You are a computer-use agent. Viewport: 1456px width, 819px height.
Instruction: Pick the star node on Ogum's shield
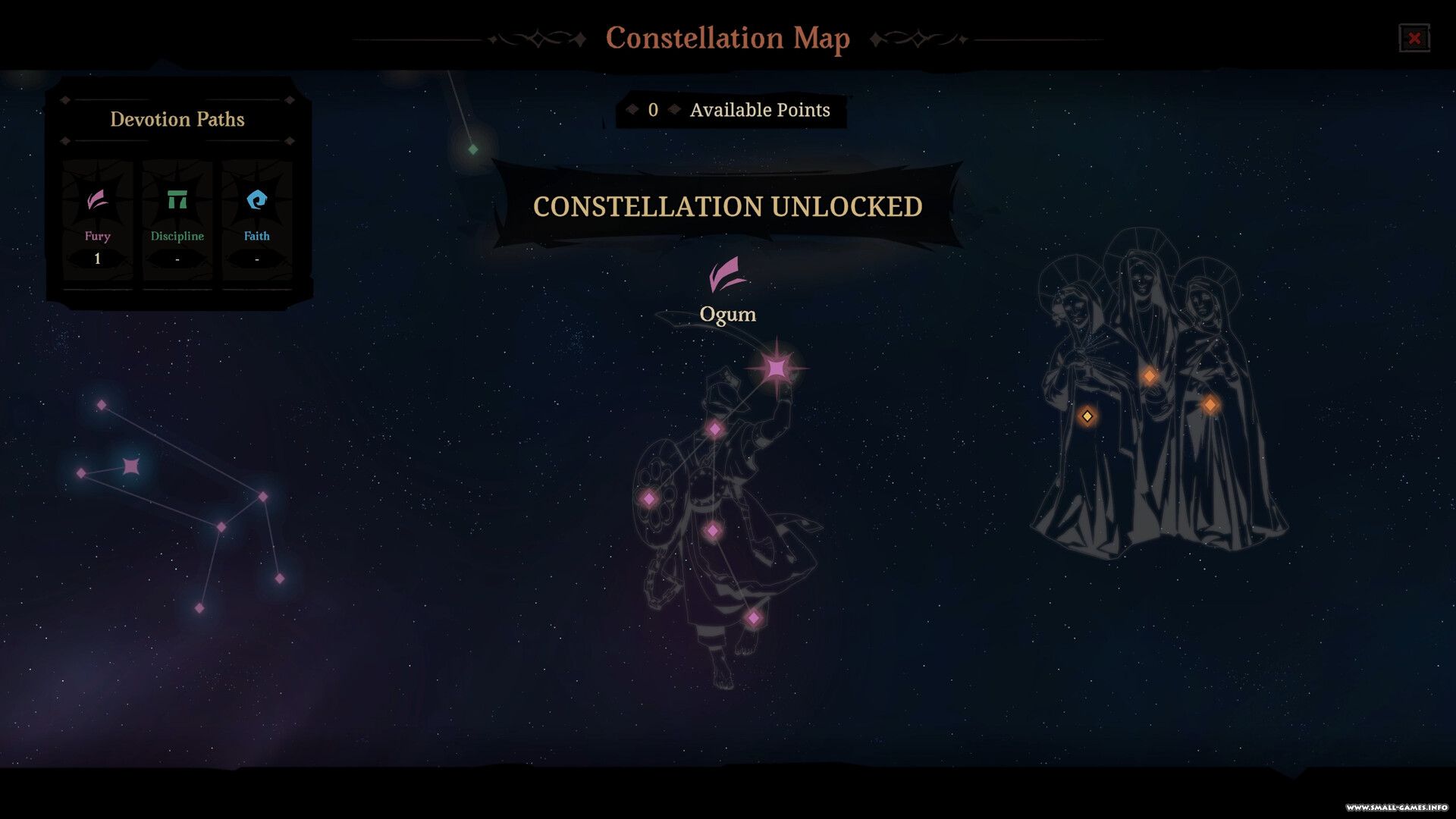pos(649,499)
